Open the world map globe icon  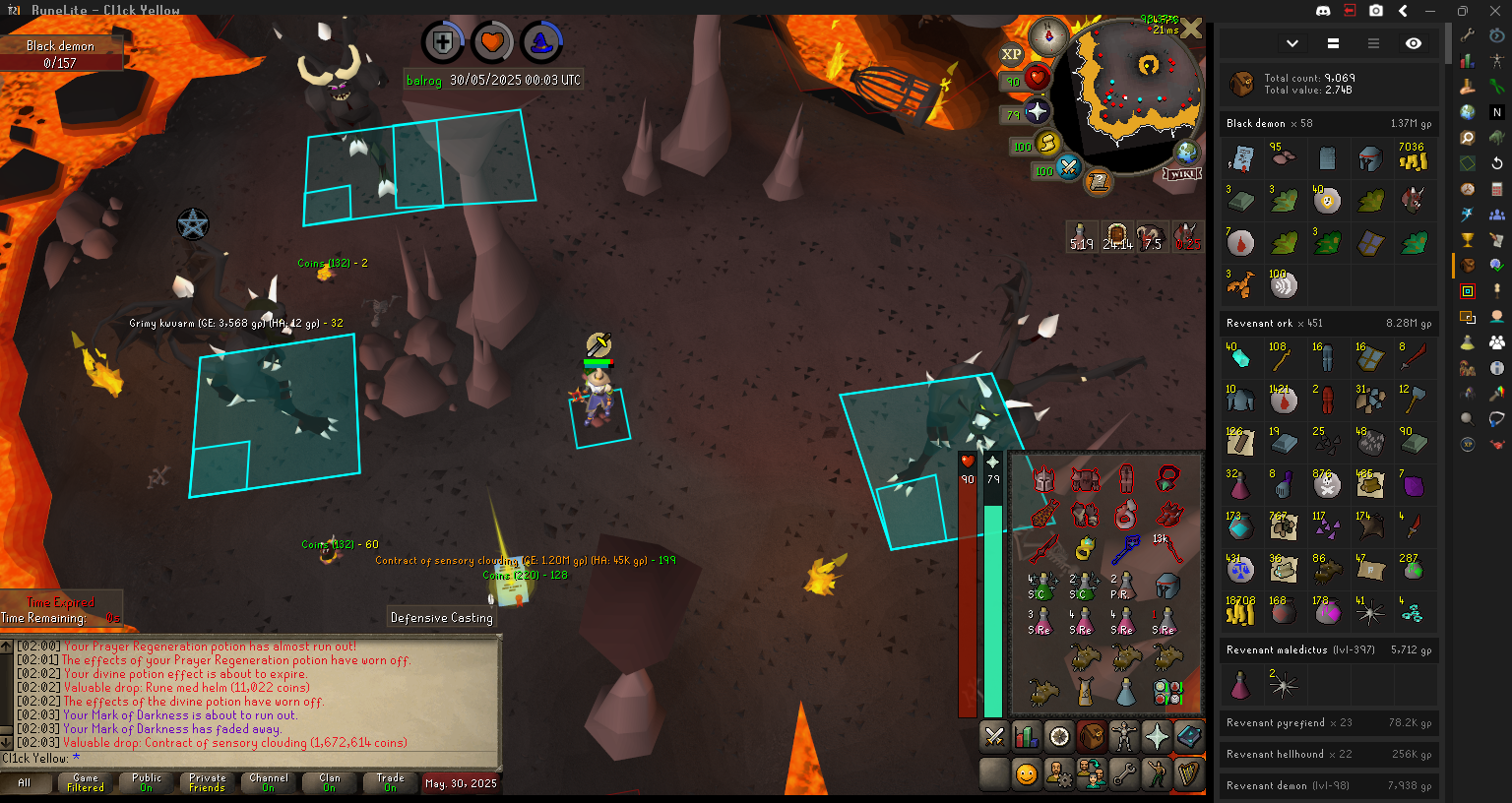click(x=1187, y=153)
